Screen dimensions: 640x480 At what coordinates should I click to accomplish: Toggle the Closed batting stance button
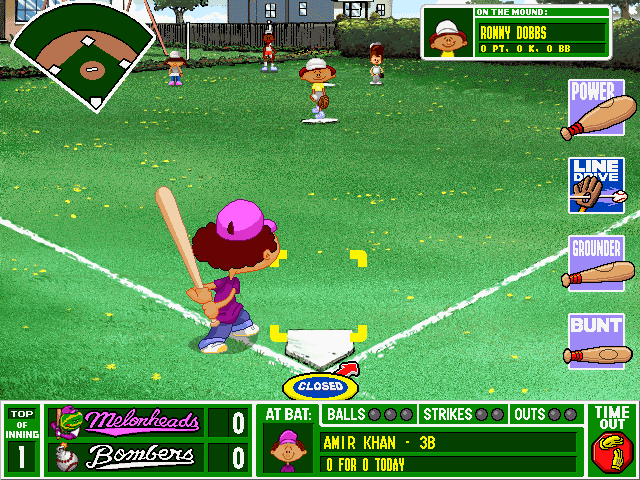(320, 386)
